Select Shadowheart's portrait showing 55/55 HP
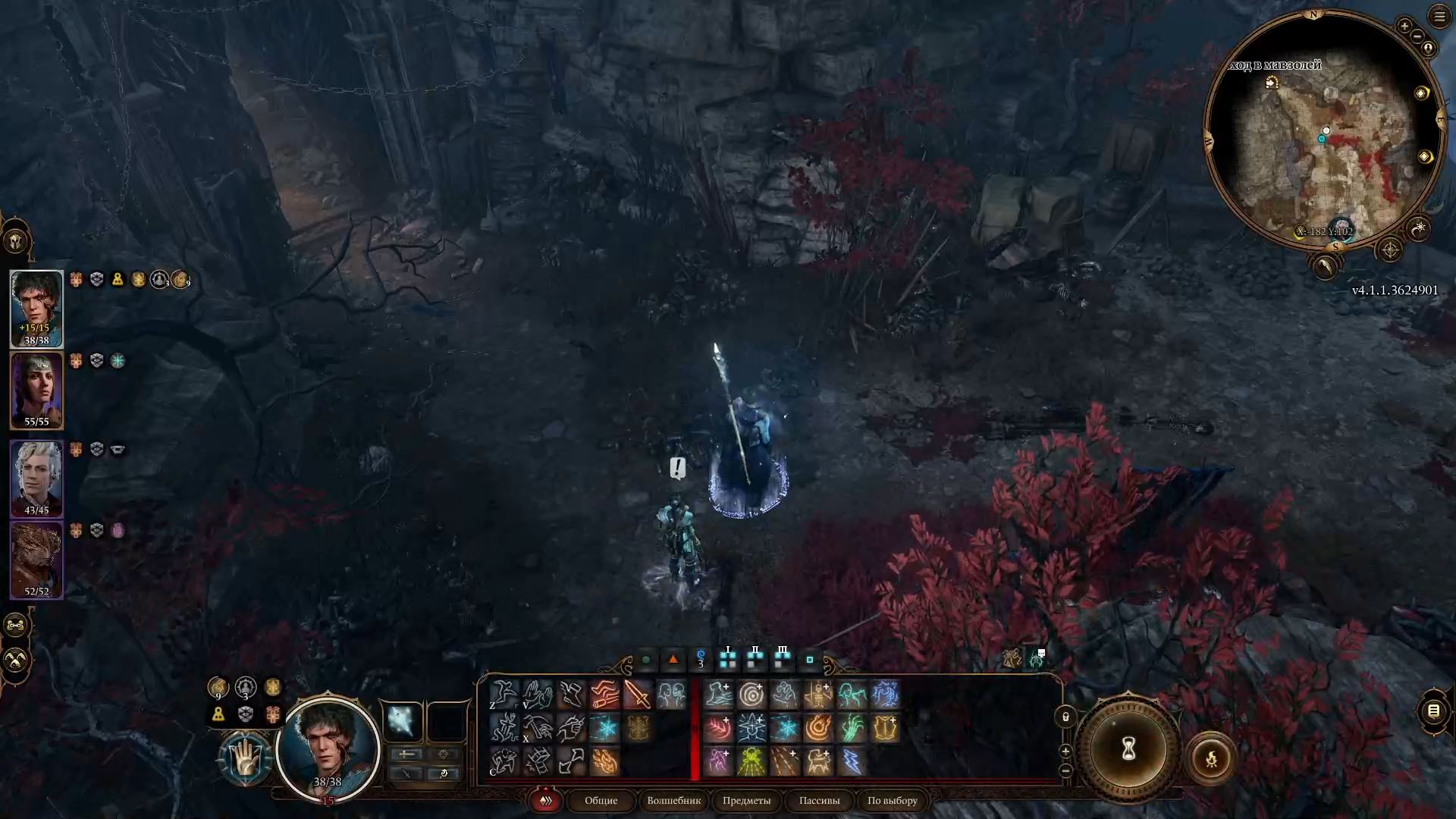The width and height of the screenshot is (1456, 819). click(37, 391)
